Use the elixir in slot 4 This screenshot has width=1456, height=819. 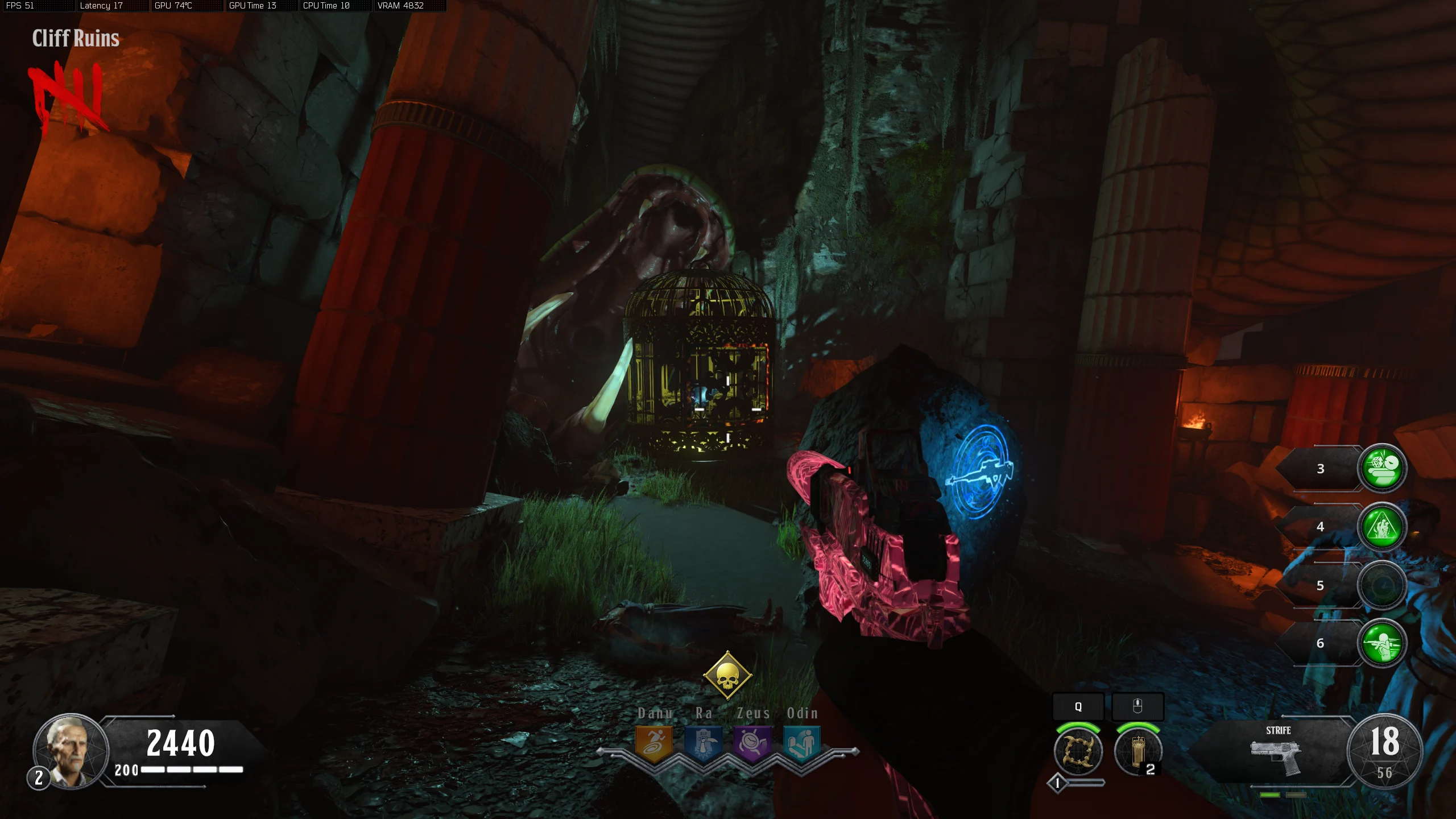pos(1382,527)
